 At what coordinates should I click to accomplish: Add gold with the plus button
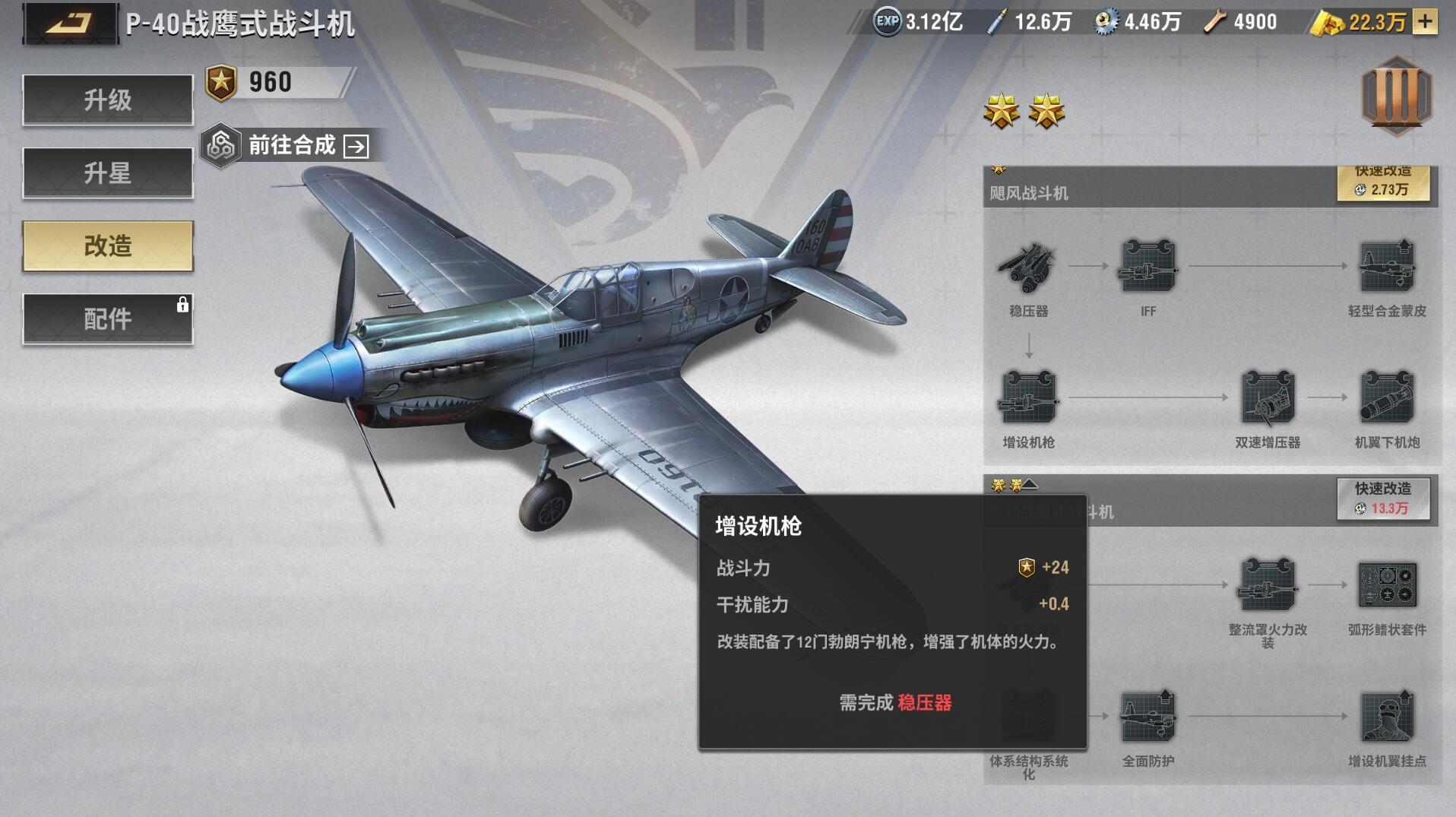[1426, 22]
